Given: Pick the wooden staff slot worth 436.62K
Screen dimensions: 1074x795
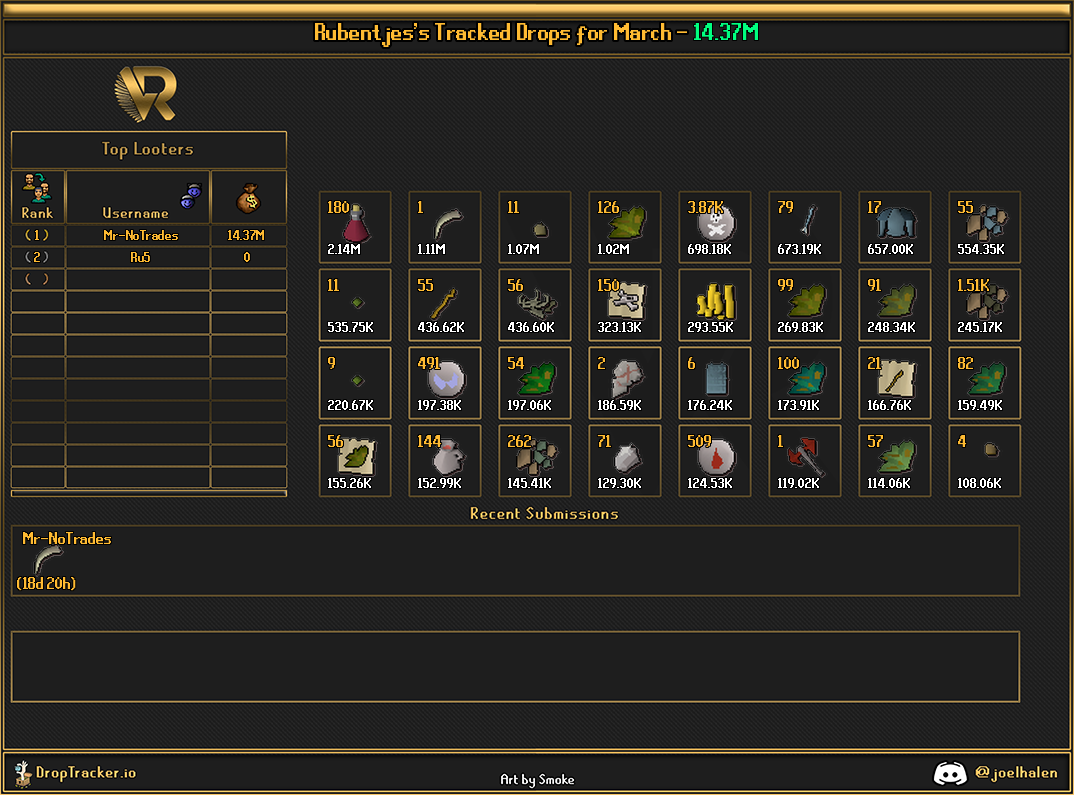Looking at the screenshot, I should coord(444,305).
